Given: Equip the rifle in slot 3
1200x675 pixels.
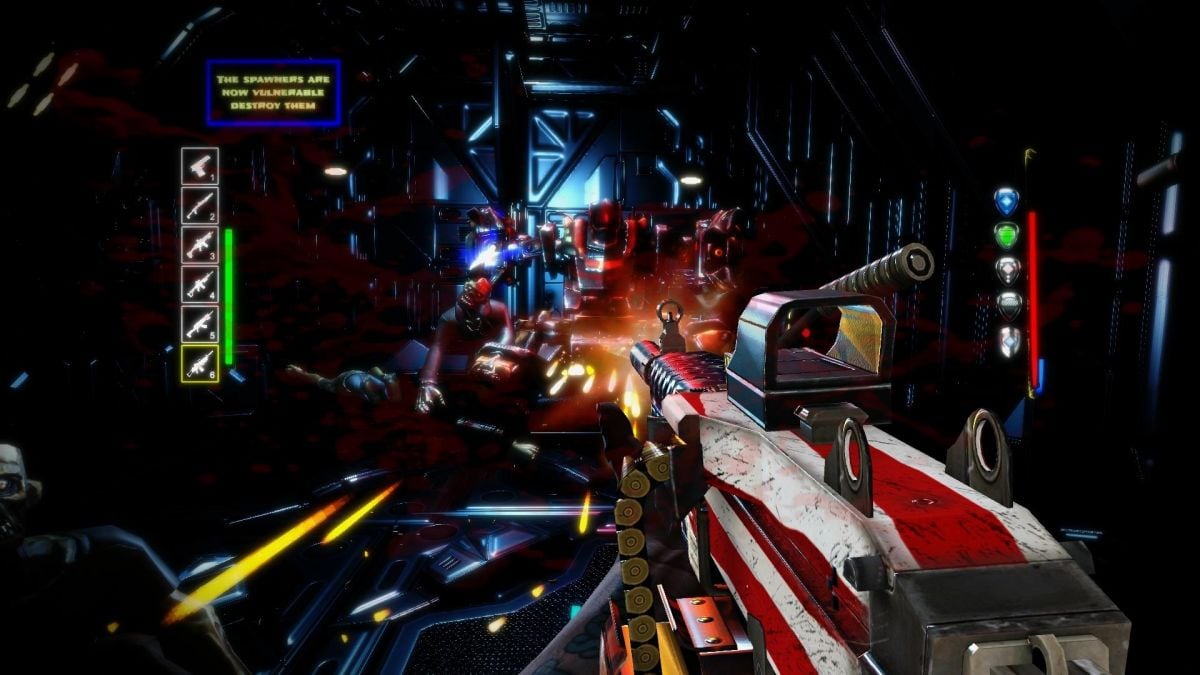Looking at the screenshot, I should [200, 244].
